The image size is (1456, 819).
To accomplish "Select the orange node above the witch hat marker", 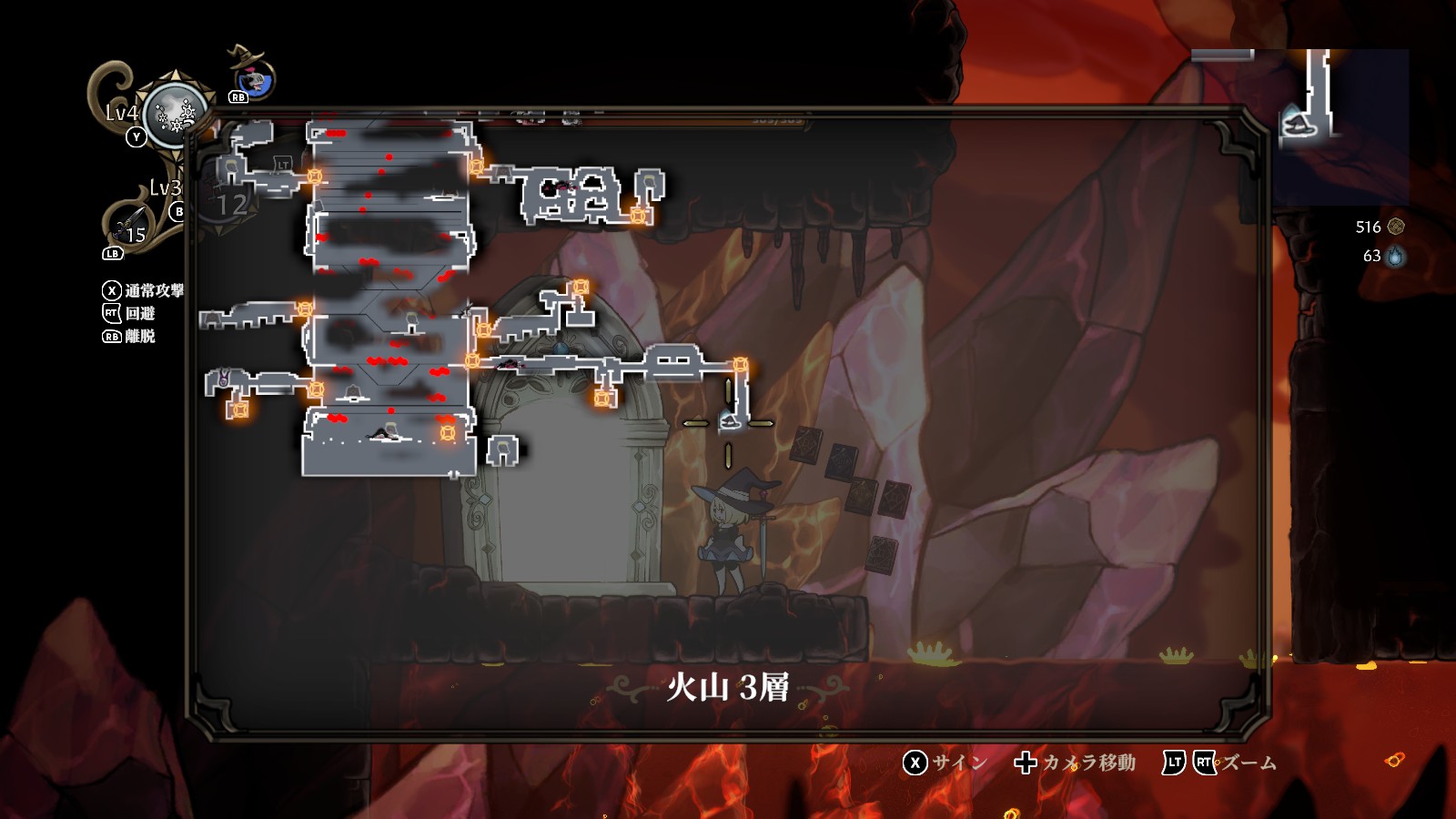I will click(741, 366).
